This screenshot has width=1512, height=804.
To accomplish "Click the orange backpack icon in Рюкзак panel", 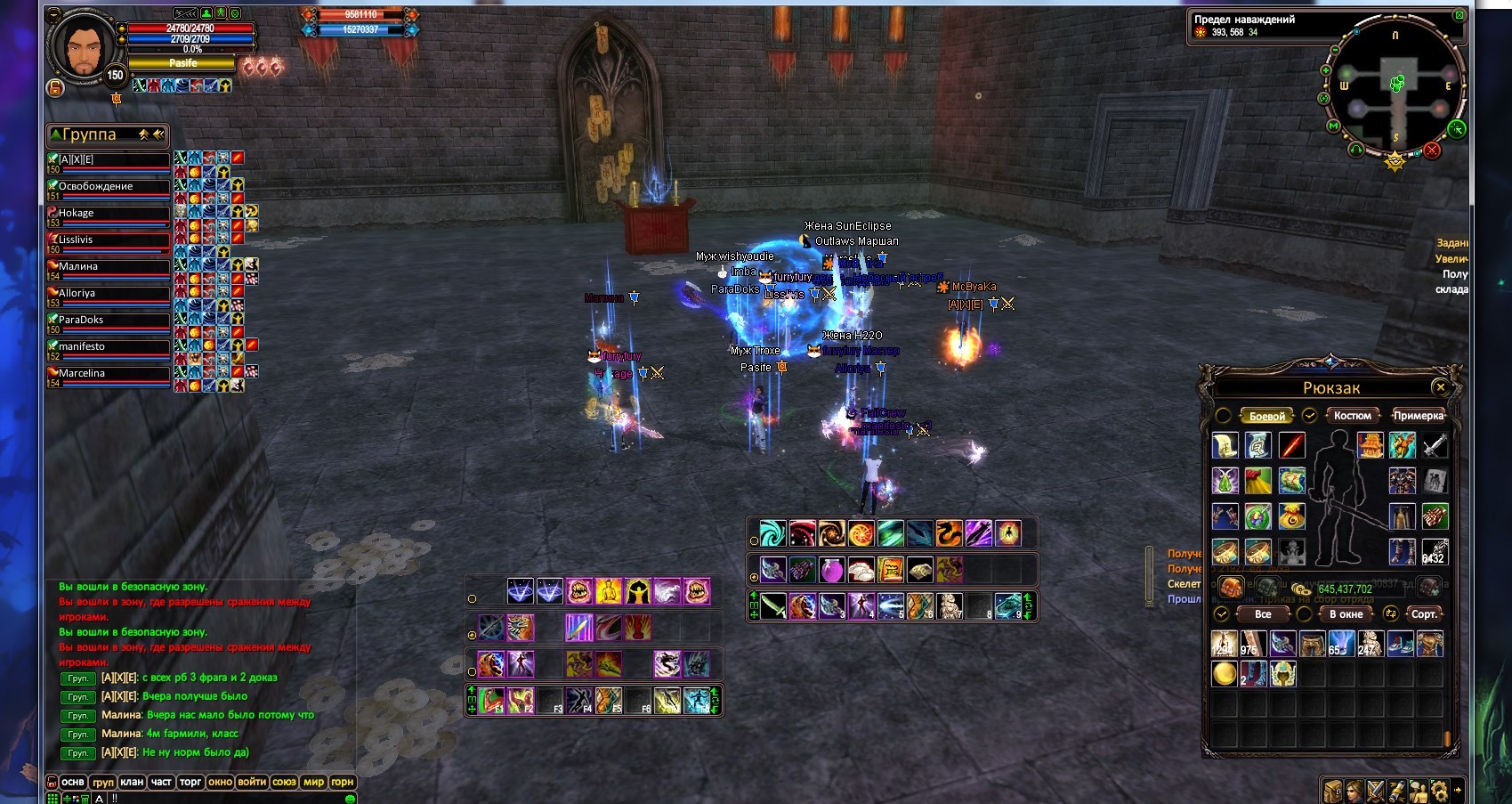I will click(x=1230, y=588).
